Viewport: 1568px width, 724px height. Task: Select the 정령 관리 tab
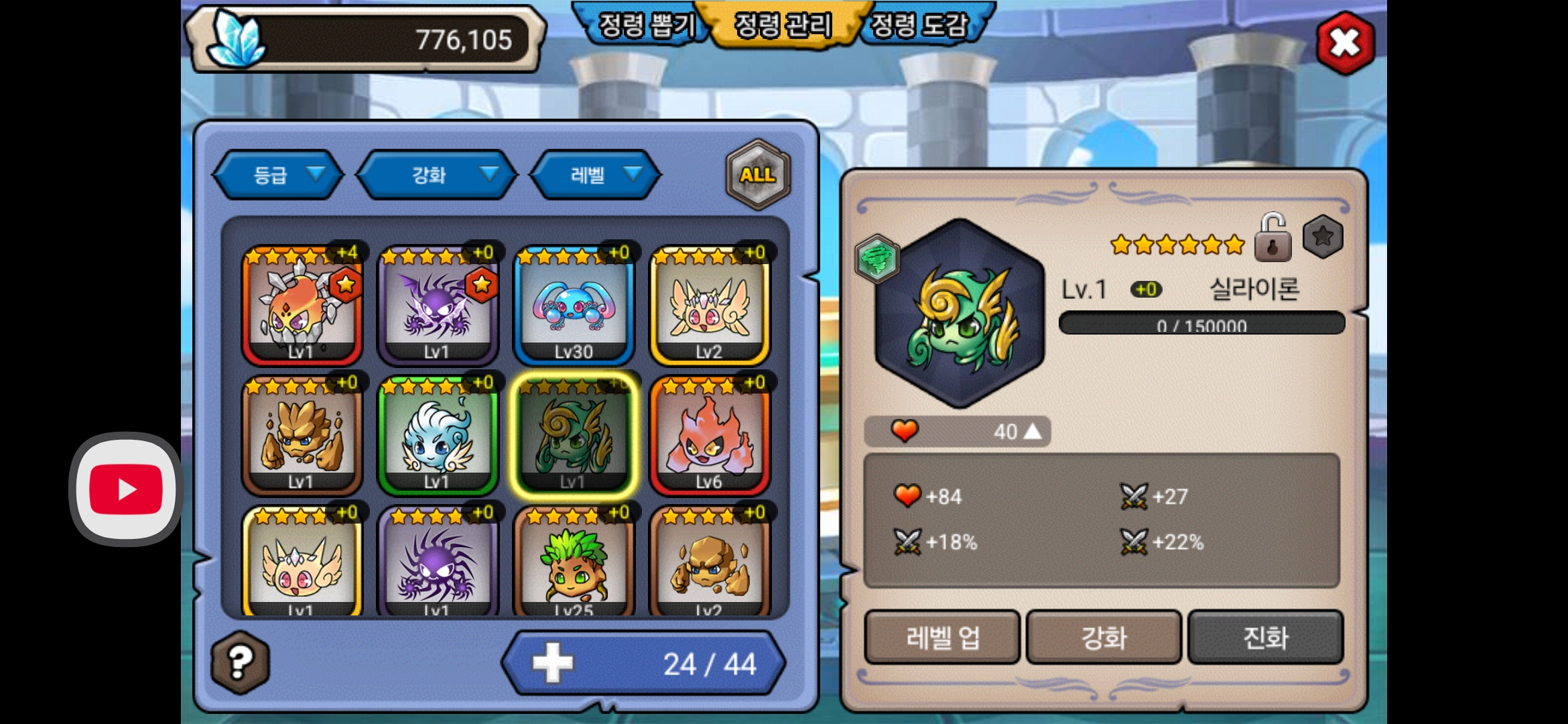tap(783, 25)
